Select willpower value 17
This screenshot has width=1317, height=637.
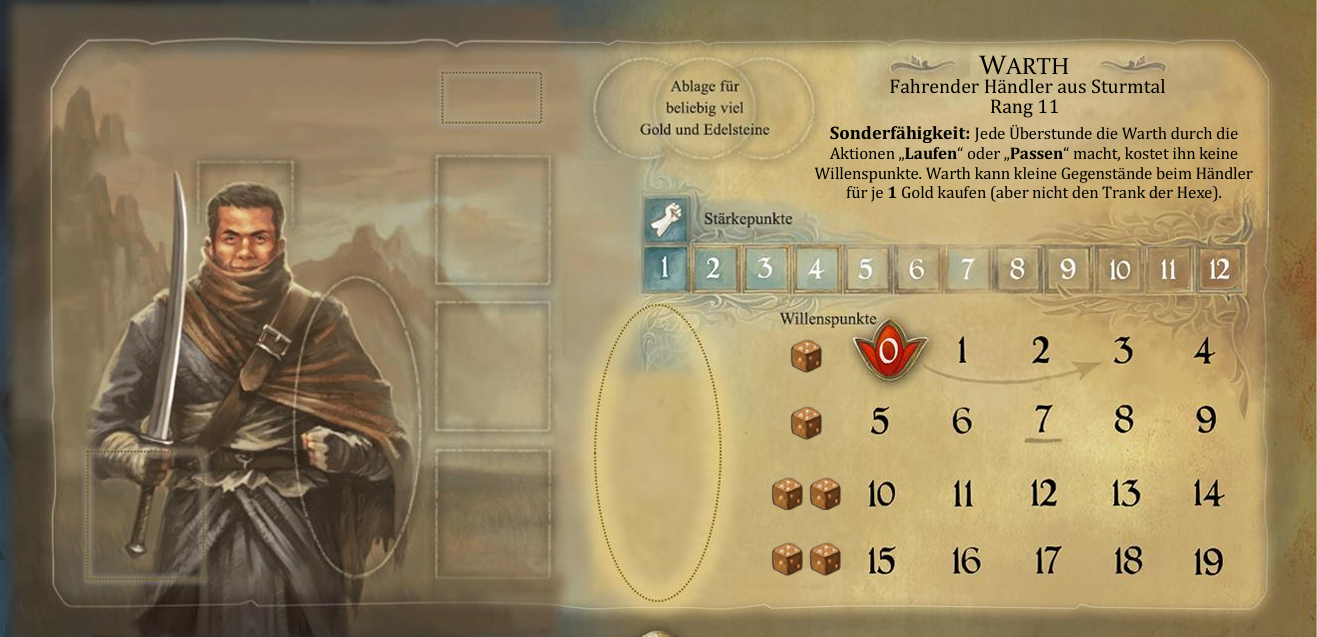(1046, 561)
